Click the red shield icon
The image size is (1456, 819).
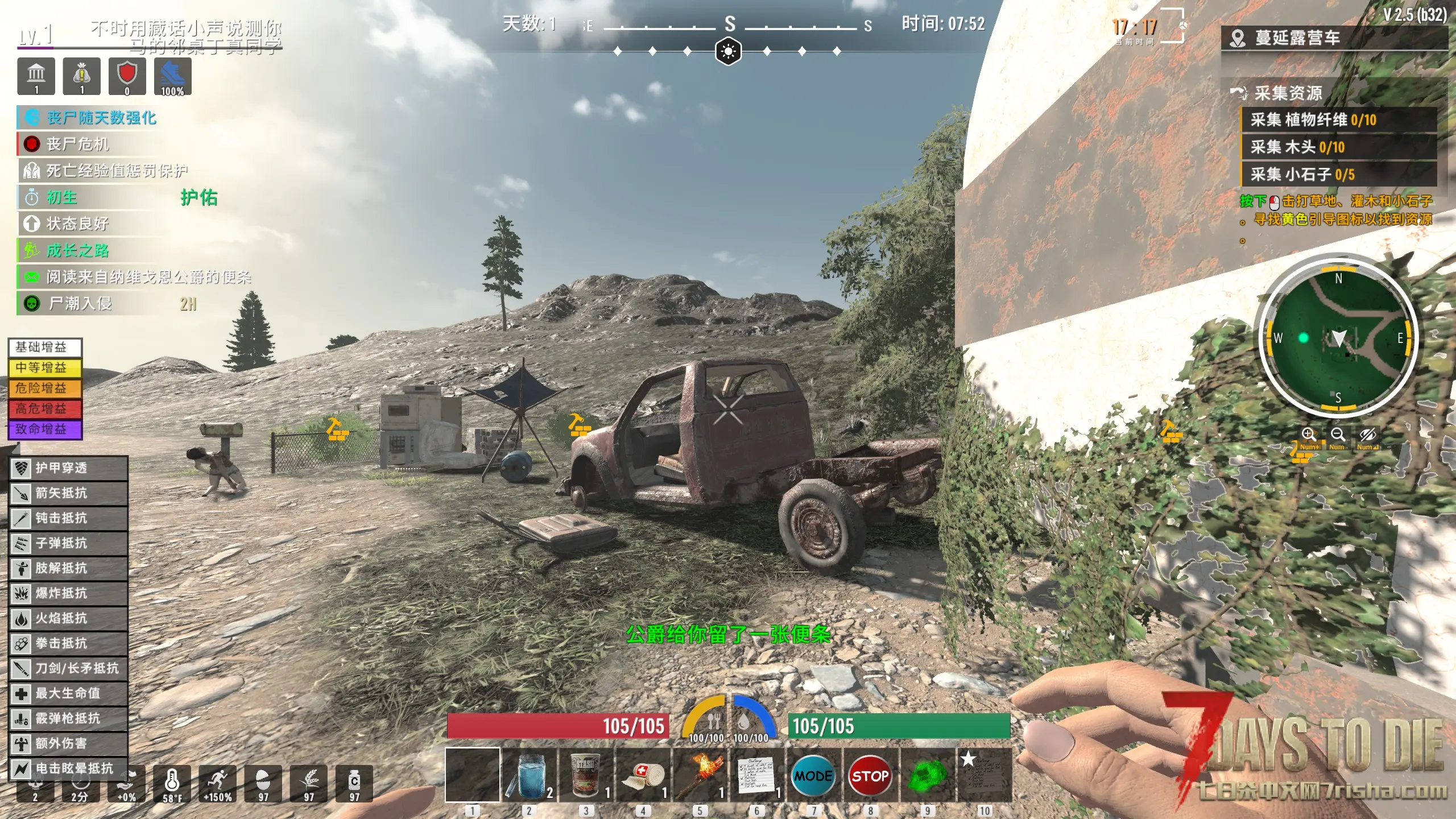click(127, 76)
